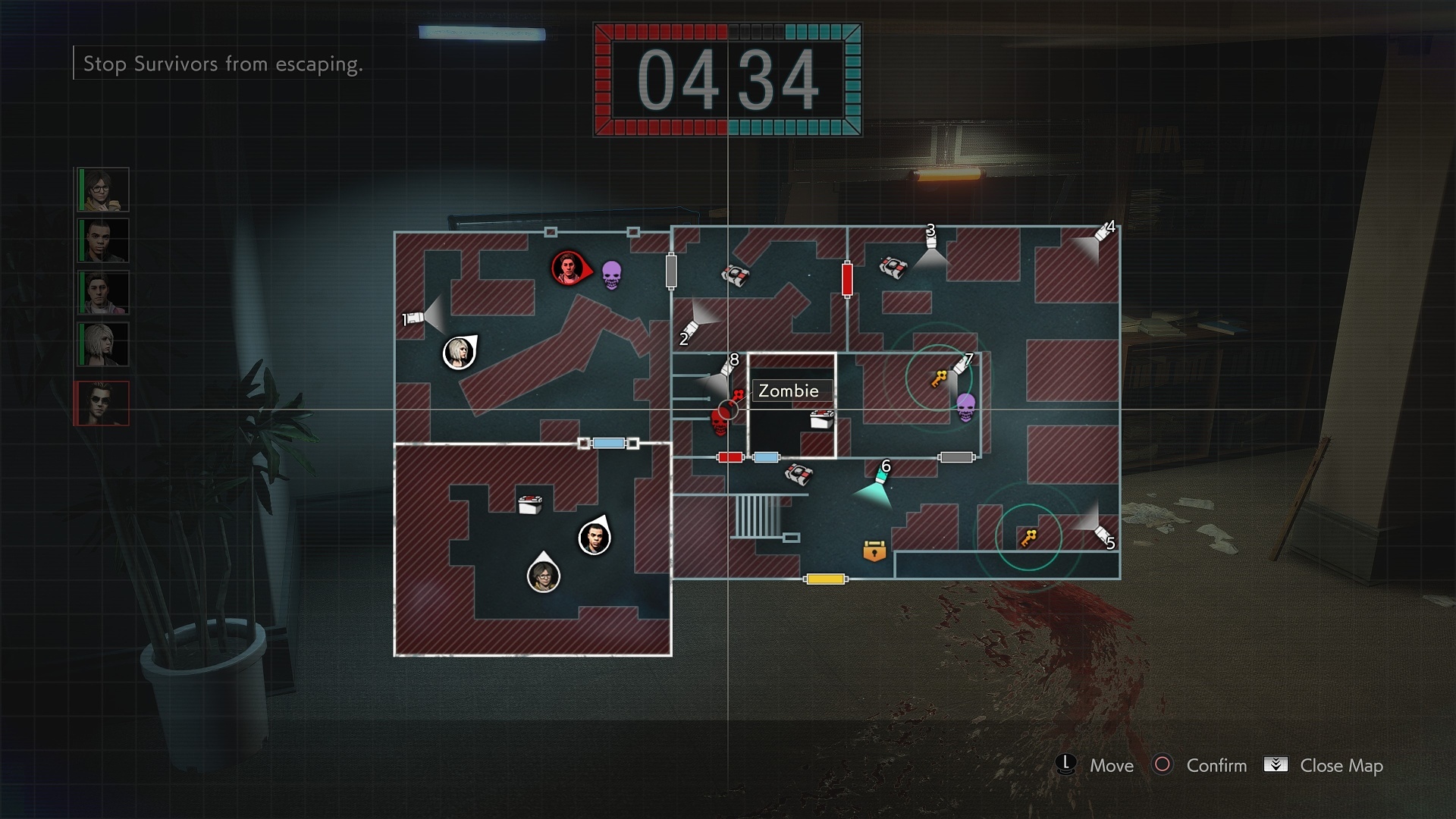
Task: Click the purple skull beside camera 7
Action: pyautogui.click(x=965, y=407)
